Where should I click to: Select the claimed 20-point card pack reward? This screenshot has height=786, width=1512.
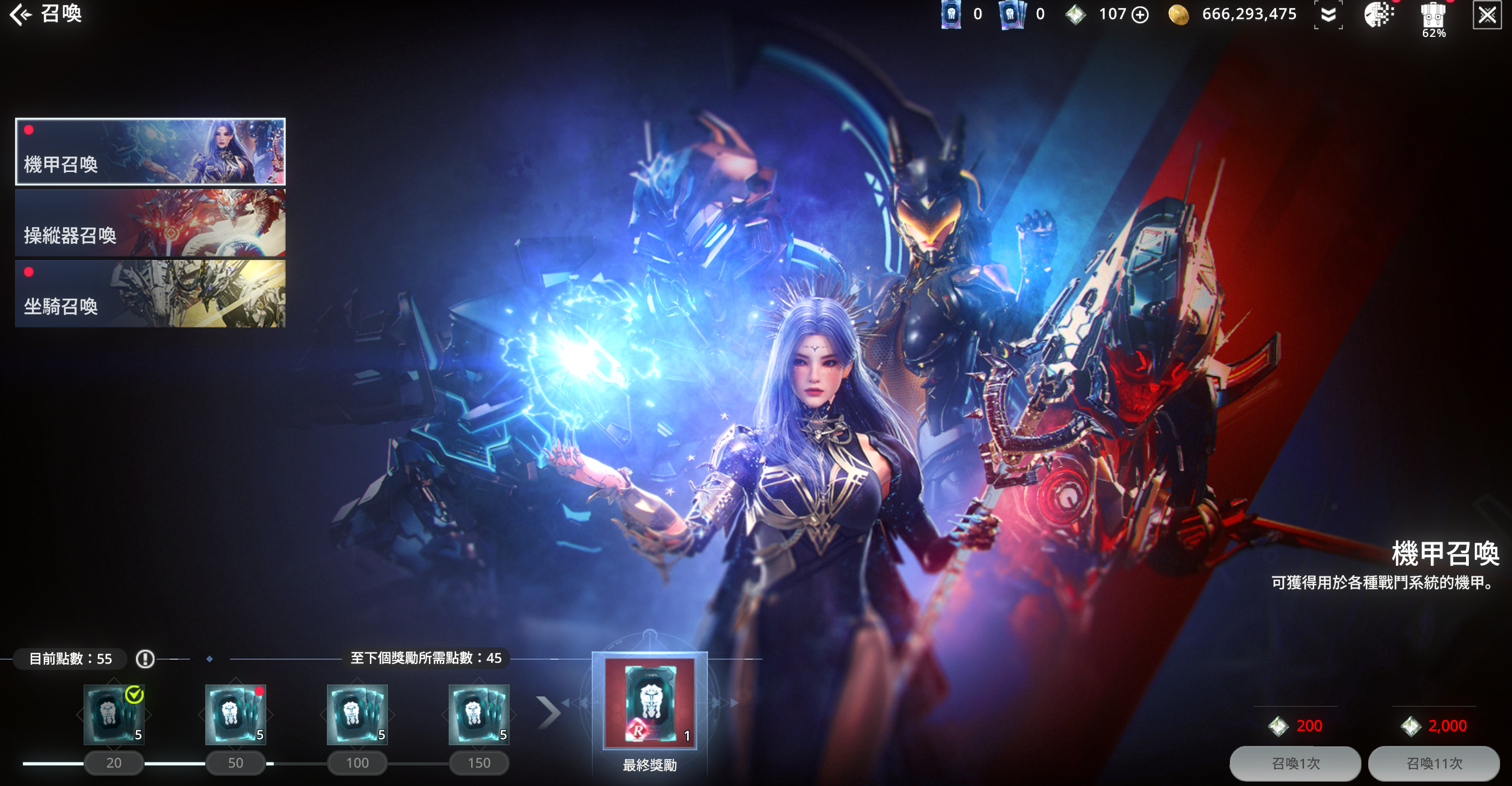(114, 714)
